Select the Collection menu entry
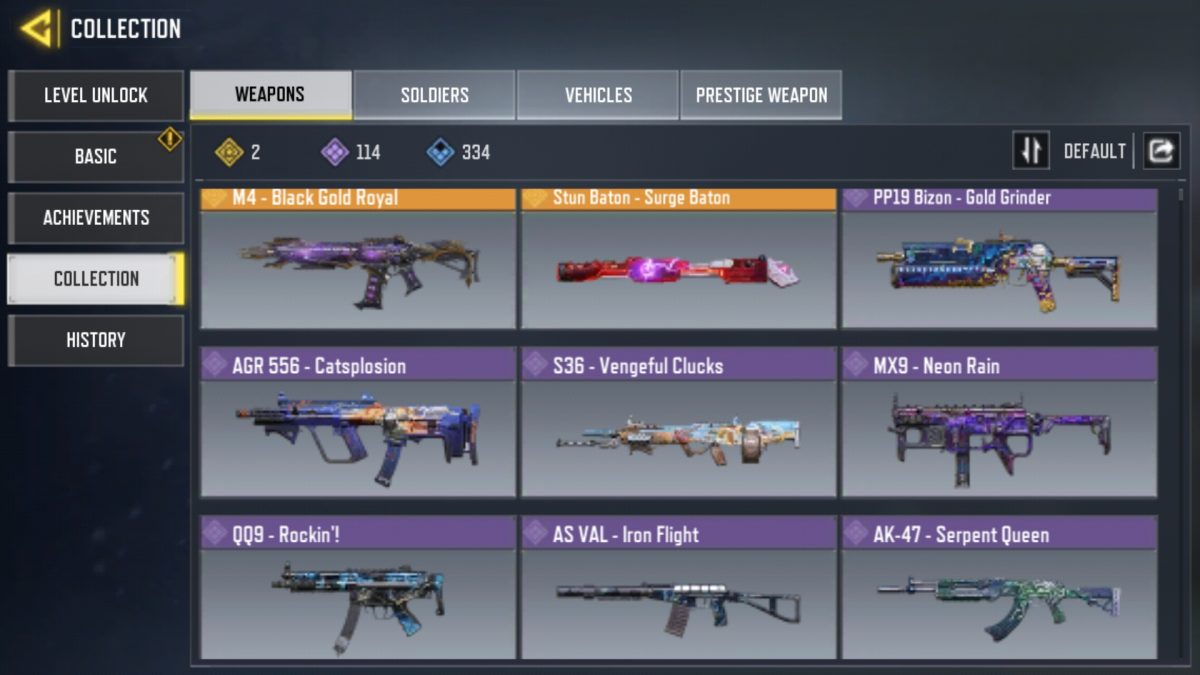This screenshot has height=675, width=1200. point(96,279)
